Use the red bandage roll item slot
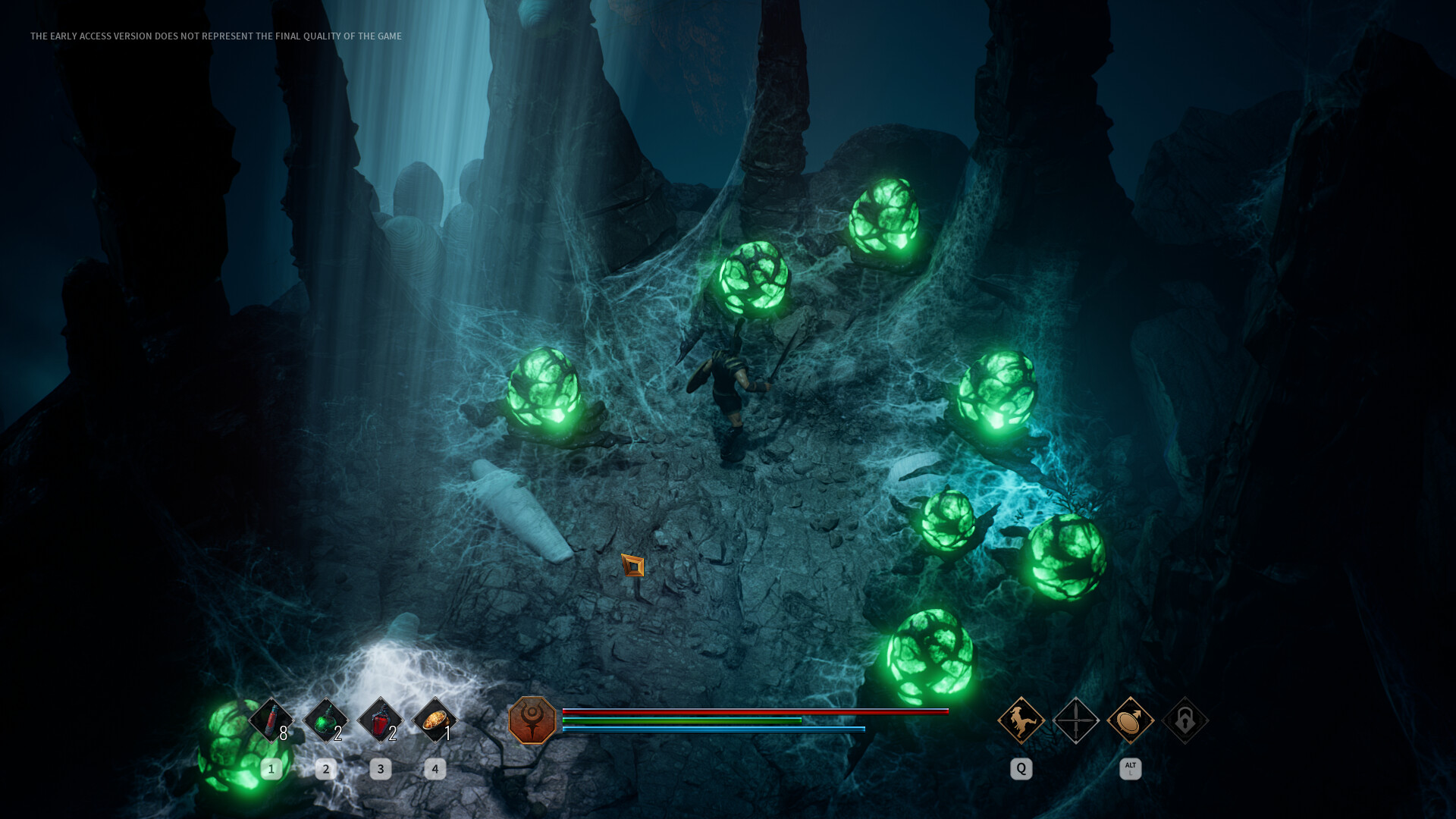Screen dimensions: 1456x819 pos(271,720)
